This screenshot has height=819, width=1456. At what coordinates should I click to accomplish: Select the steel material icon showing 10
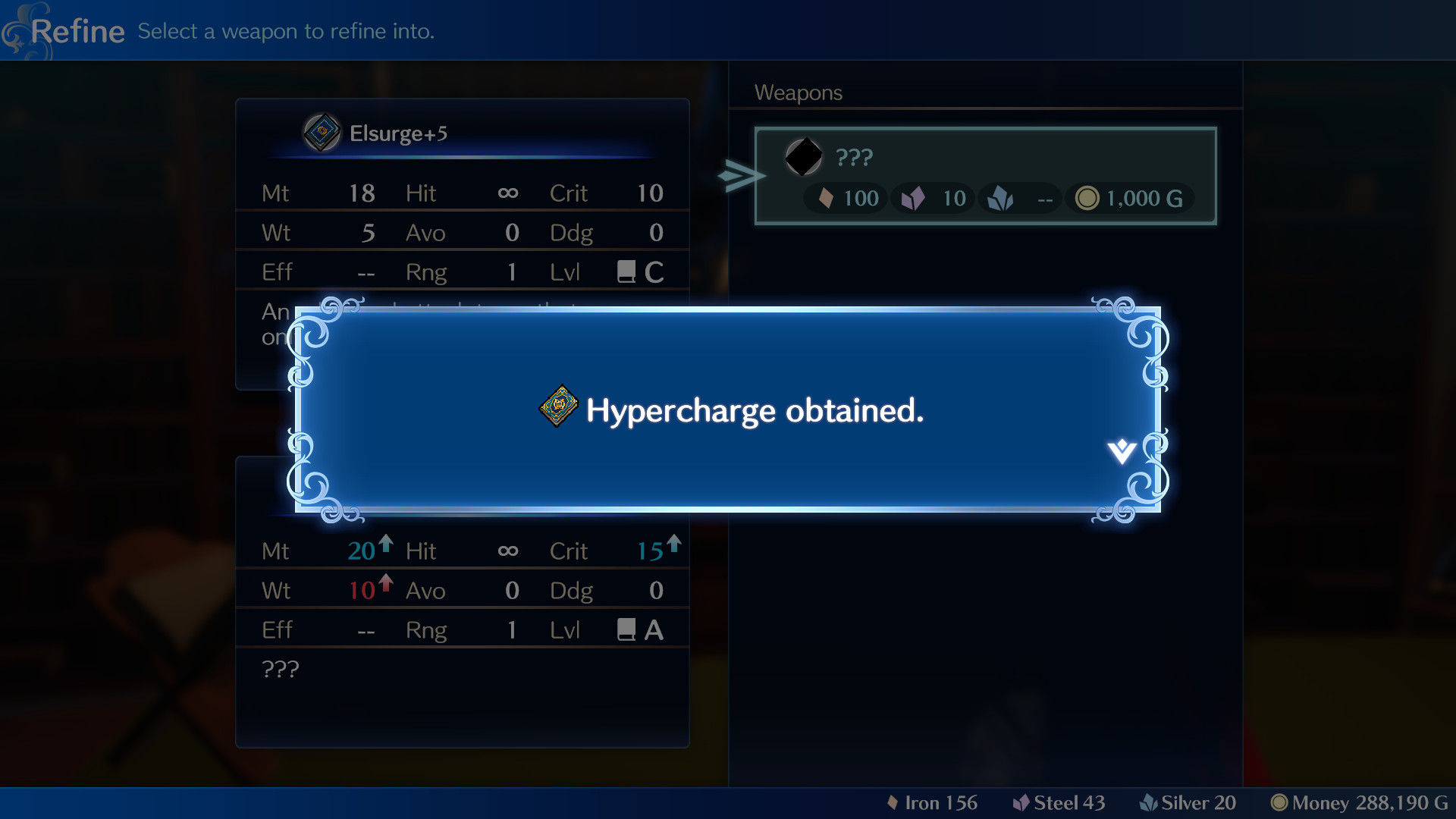coord(913,198)
